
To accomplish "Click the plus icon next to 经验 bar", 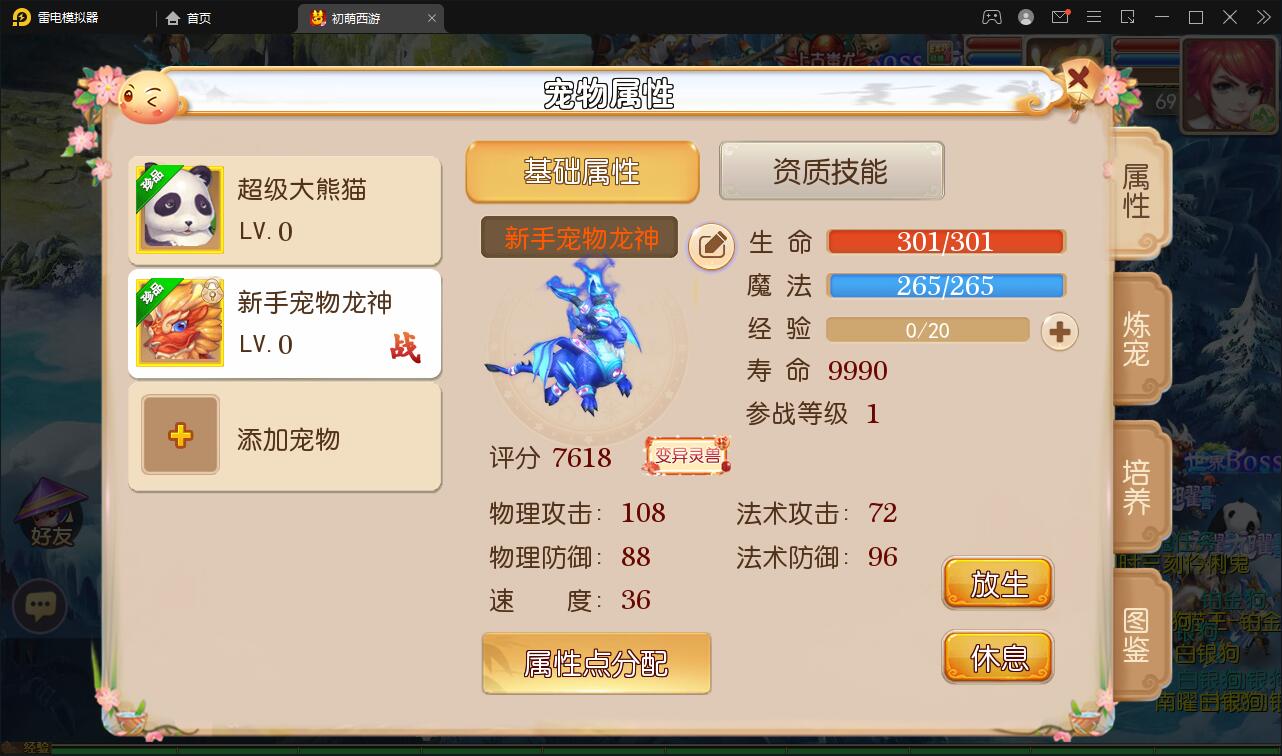I will click(1059, 330).
